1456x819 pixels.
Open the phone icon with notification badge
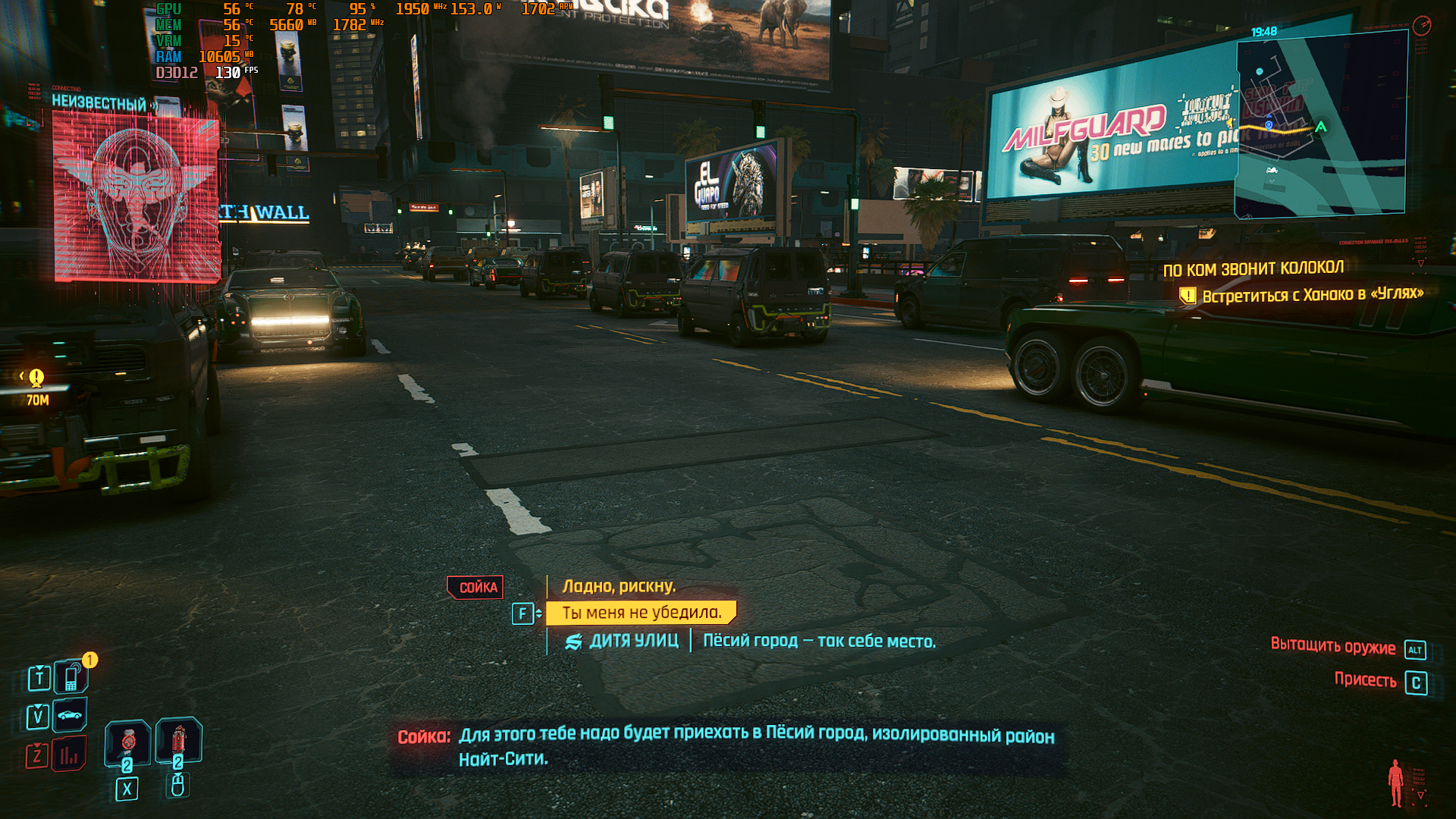click(x=72, y=676)
